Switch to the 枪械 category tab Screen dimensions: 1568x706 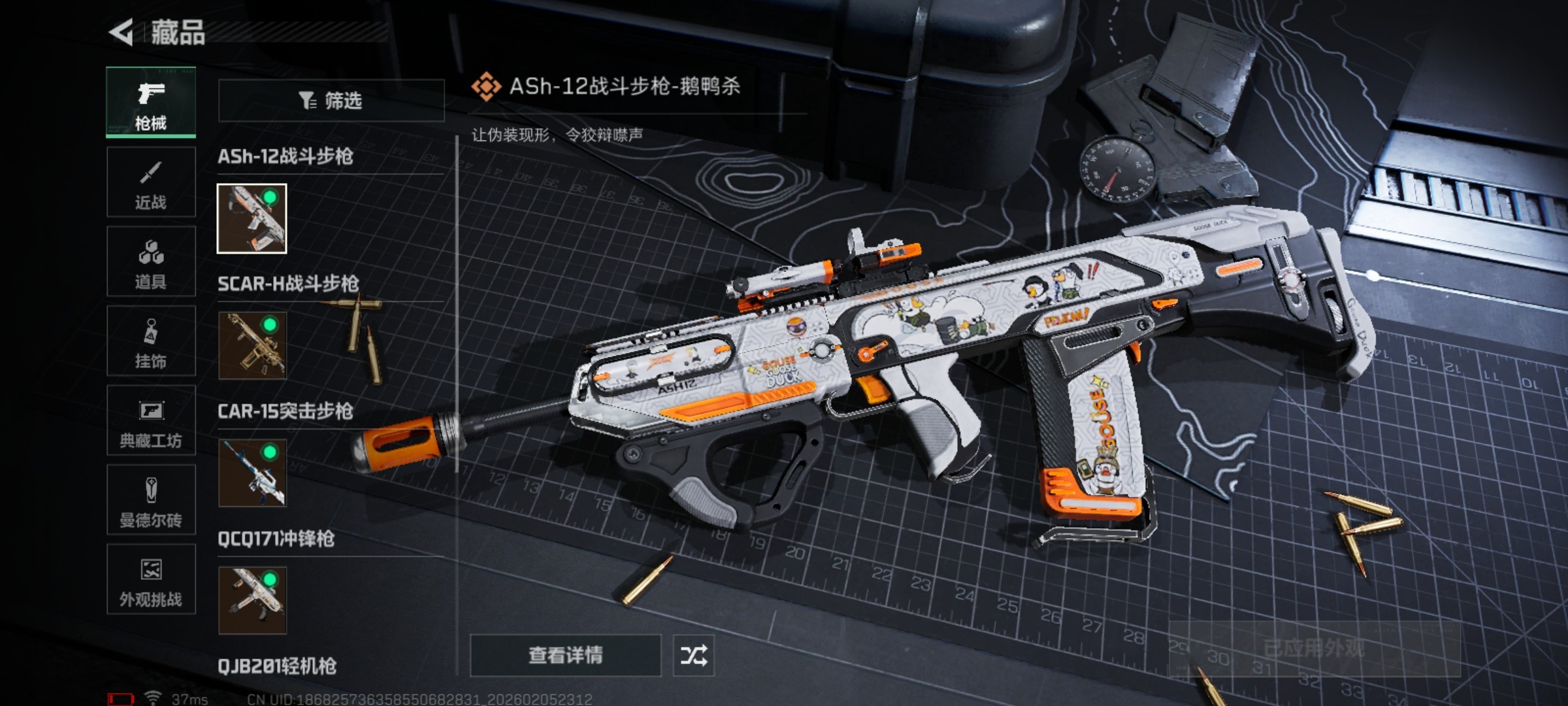151,103
